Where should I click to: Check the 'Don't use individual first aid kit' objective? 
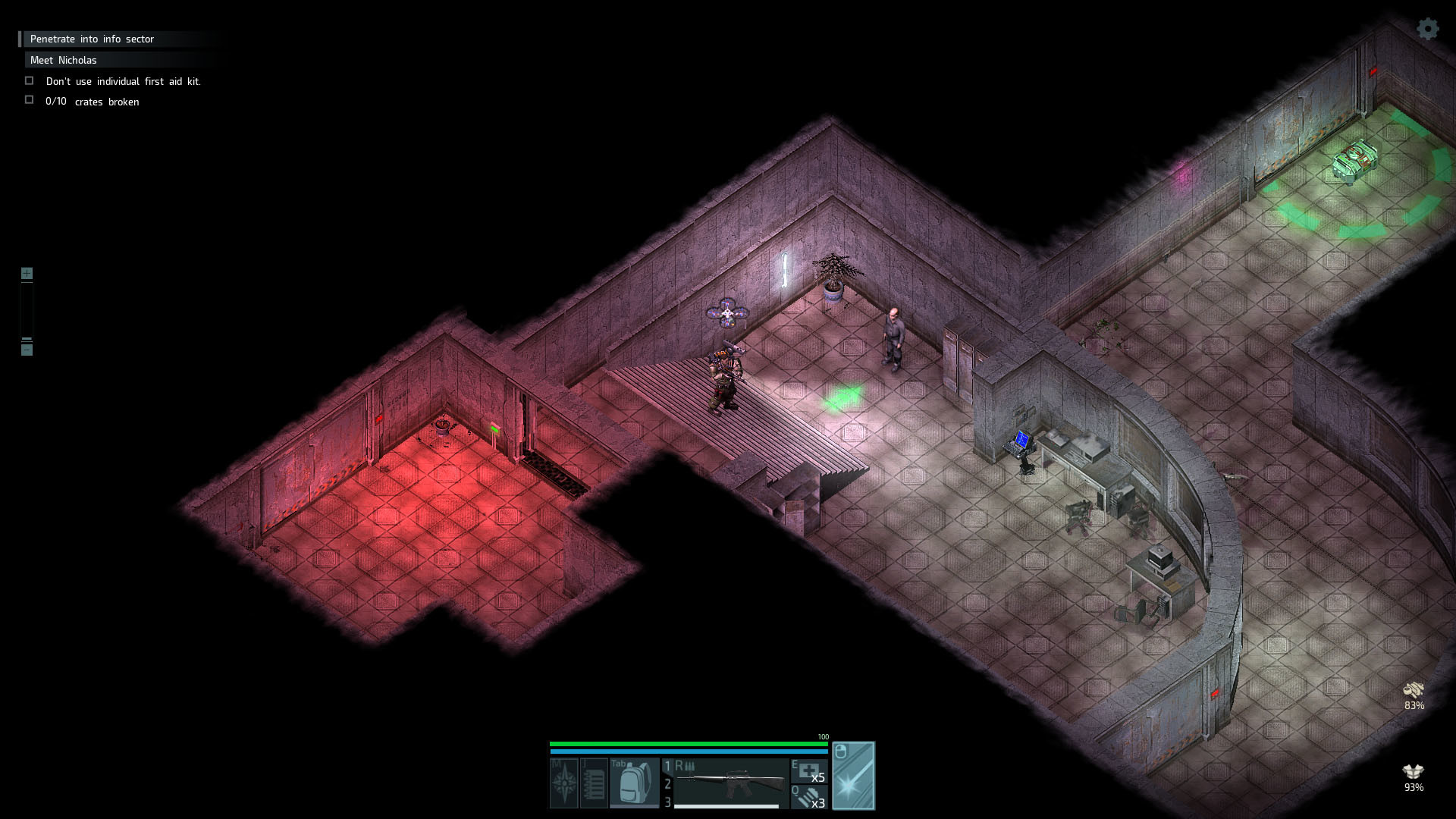pyautogui.click(x=30, y=80)
